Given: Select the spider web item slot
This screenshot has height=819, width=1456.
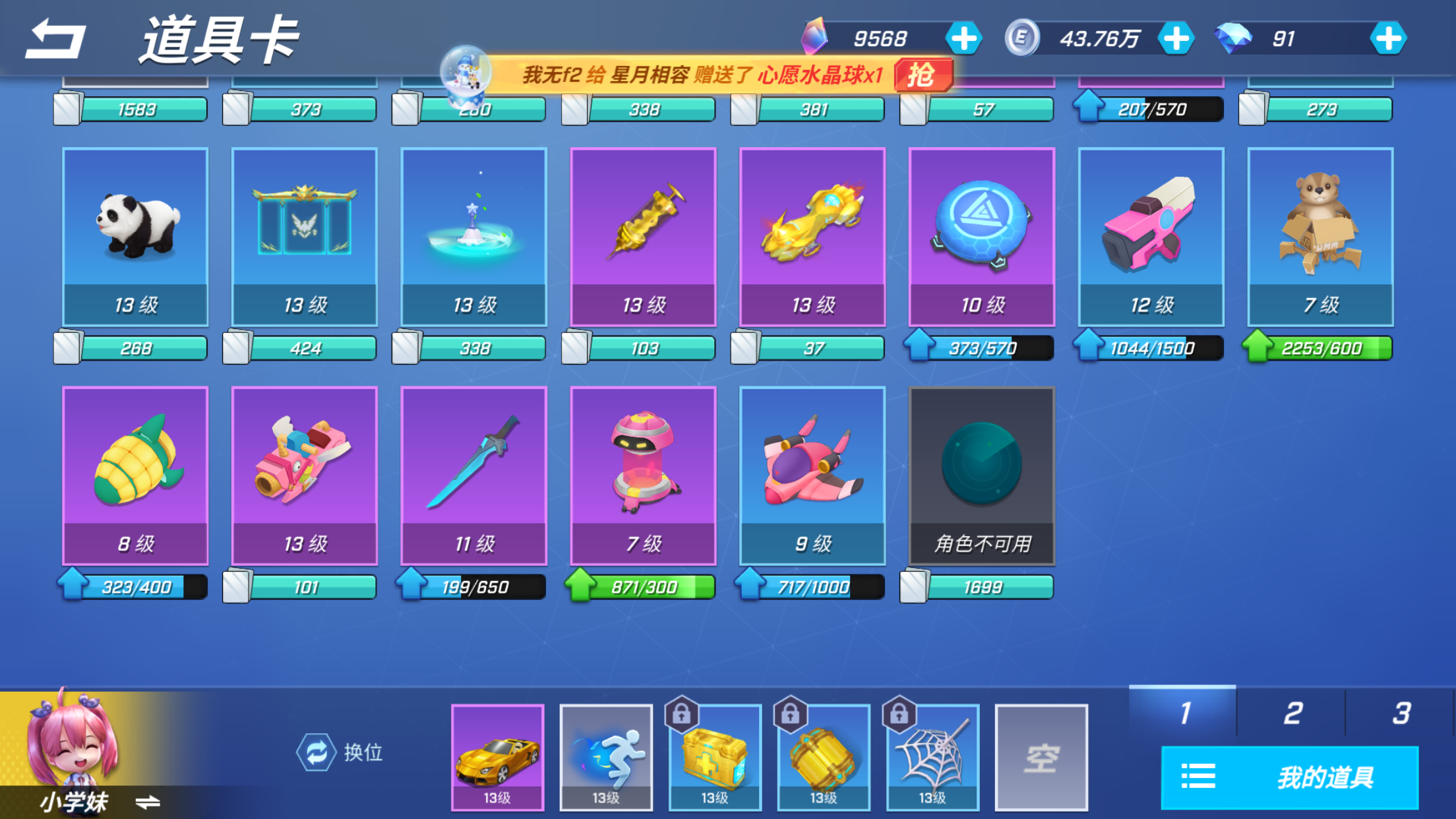Looking at the screenshot, I should coord(932,757).
